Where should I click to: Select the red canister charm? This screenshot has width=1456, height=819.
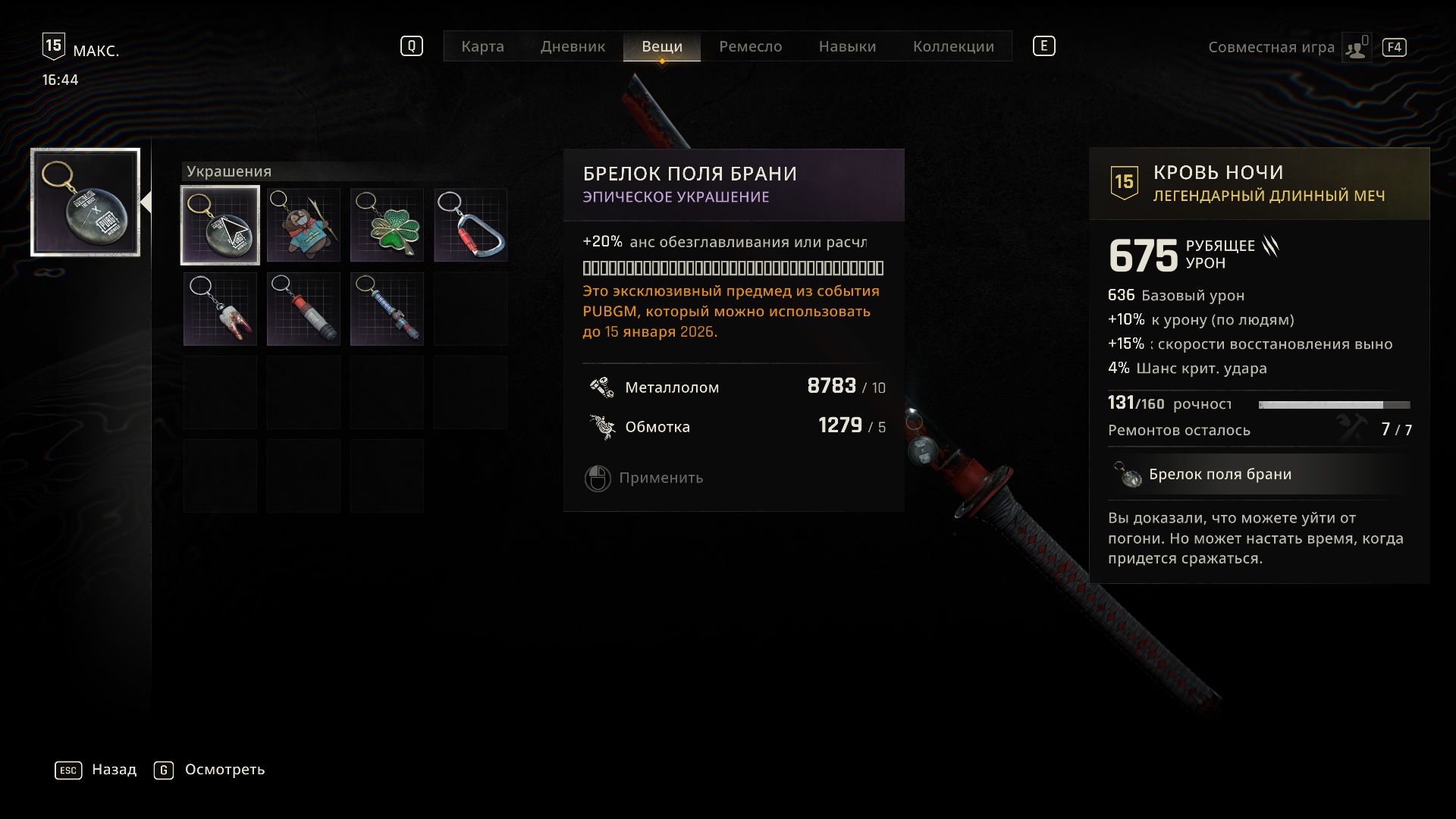tap(303, 309)
